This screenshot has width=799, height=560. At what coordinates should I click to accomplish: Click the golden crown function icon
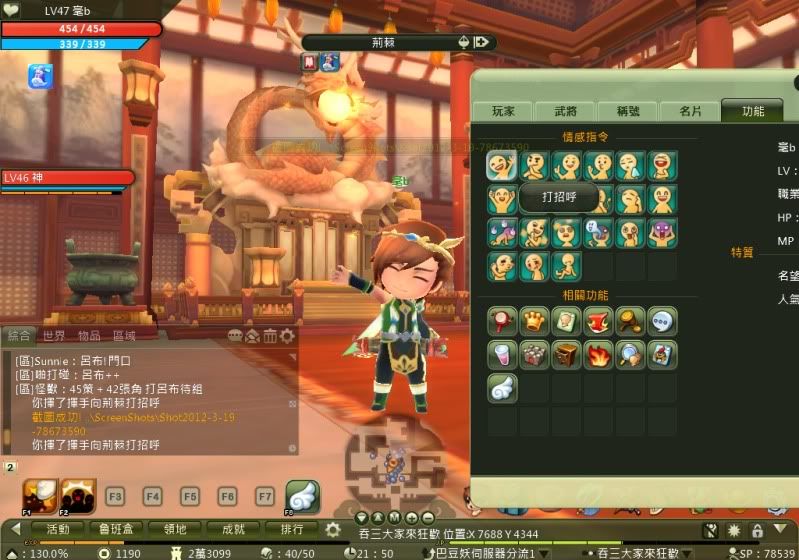[x=534, y=322]
